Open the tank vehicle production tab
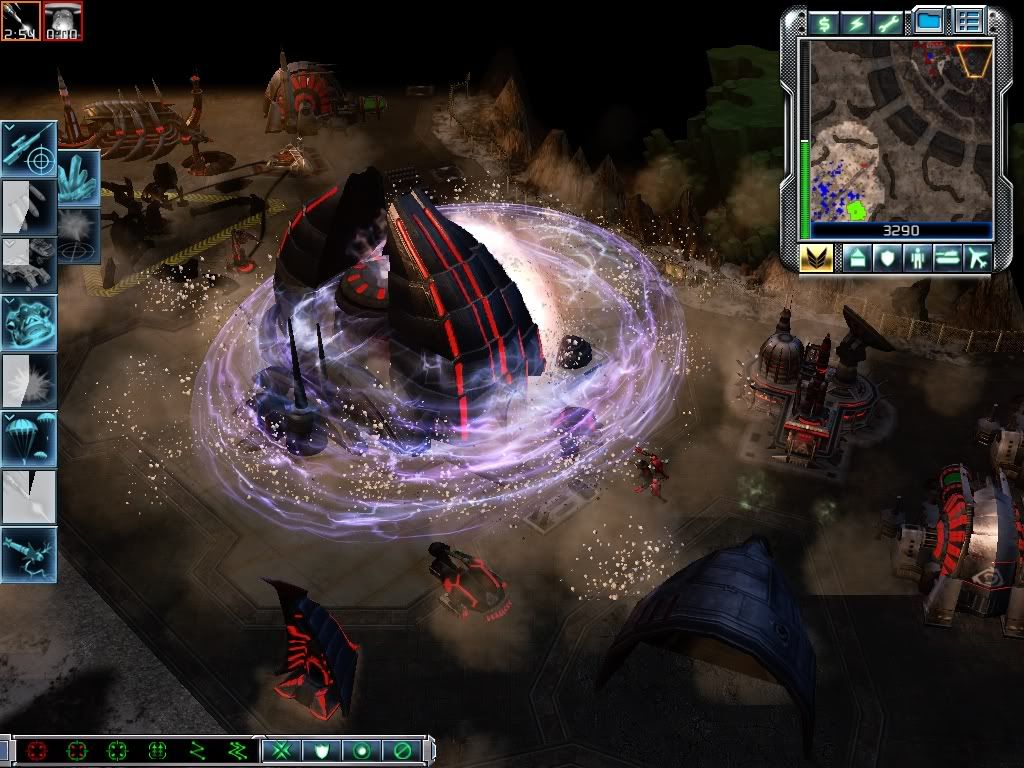Viewport: 1024px width, 768px height. click(947, 258)
